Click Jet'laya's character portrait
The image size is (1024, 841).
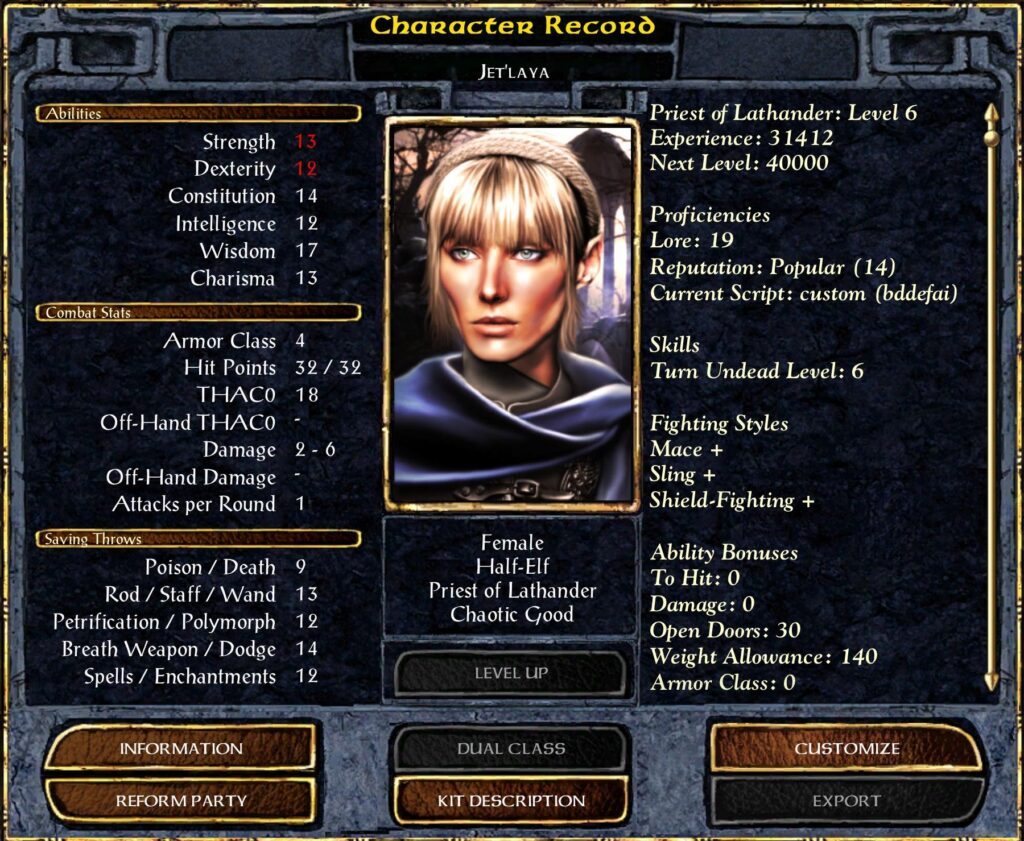[x=511, y=314]
